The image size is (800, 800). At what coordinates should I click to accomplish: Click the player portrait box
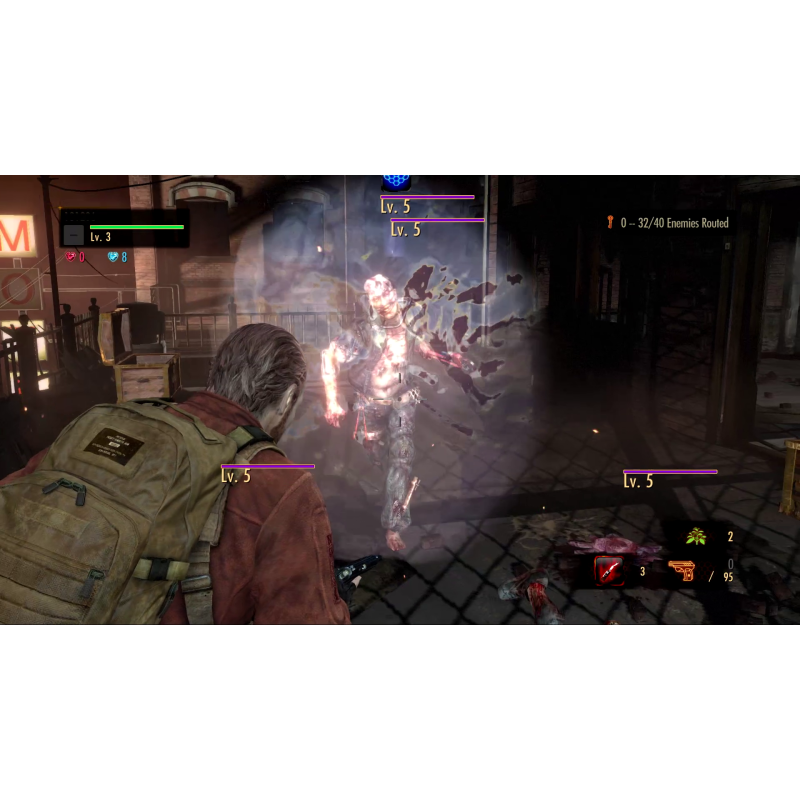[x=74, y=234]
